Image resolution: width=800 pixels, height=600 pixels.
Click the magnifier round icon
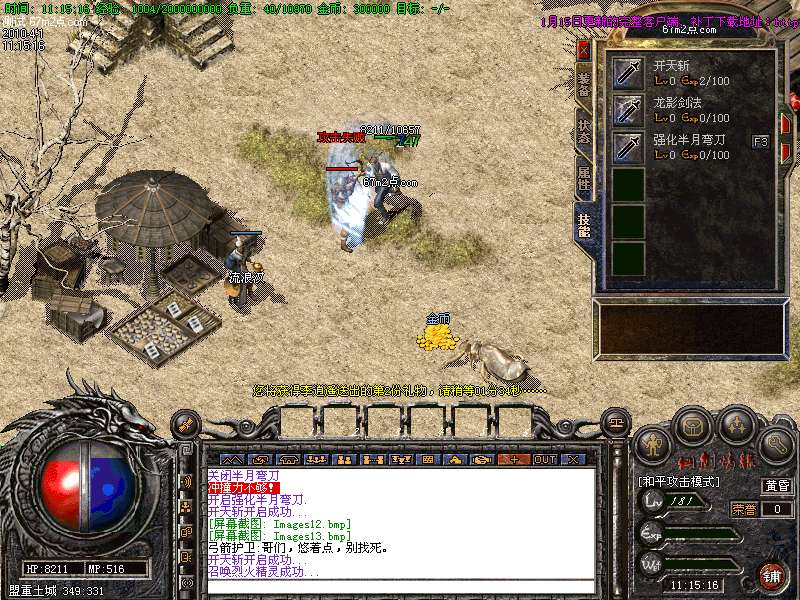click(775, 443)
